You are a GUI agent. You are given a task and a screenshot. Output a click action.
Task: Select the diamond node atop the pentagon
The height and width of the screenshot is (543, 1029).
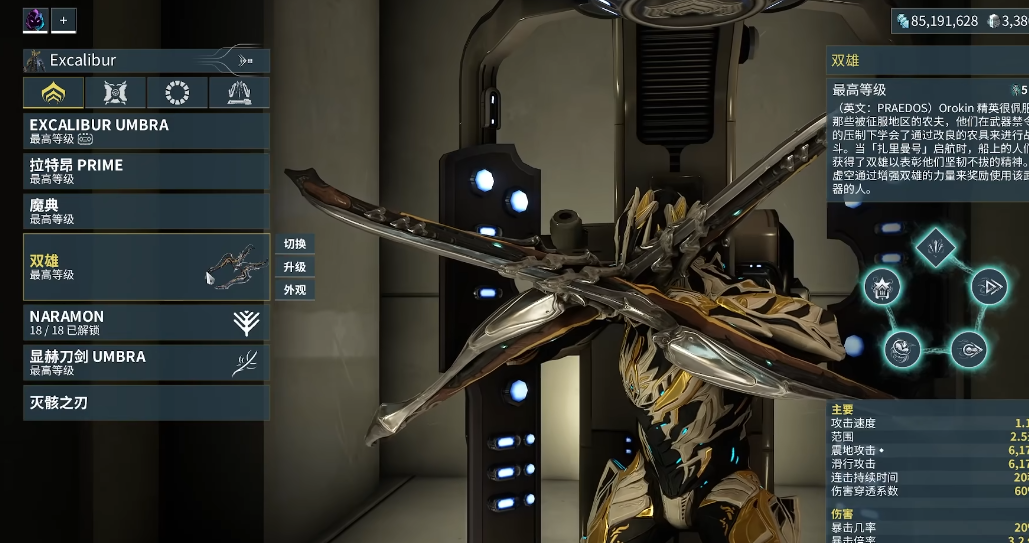click(x=936, y=243)
